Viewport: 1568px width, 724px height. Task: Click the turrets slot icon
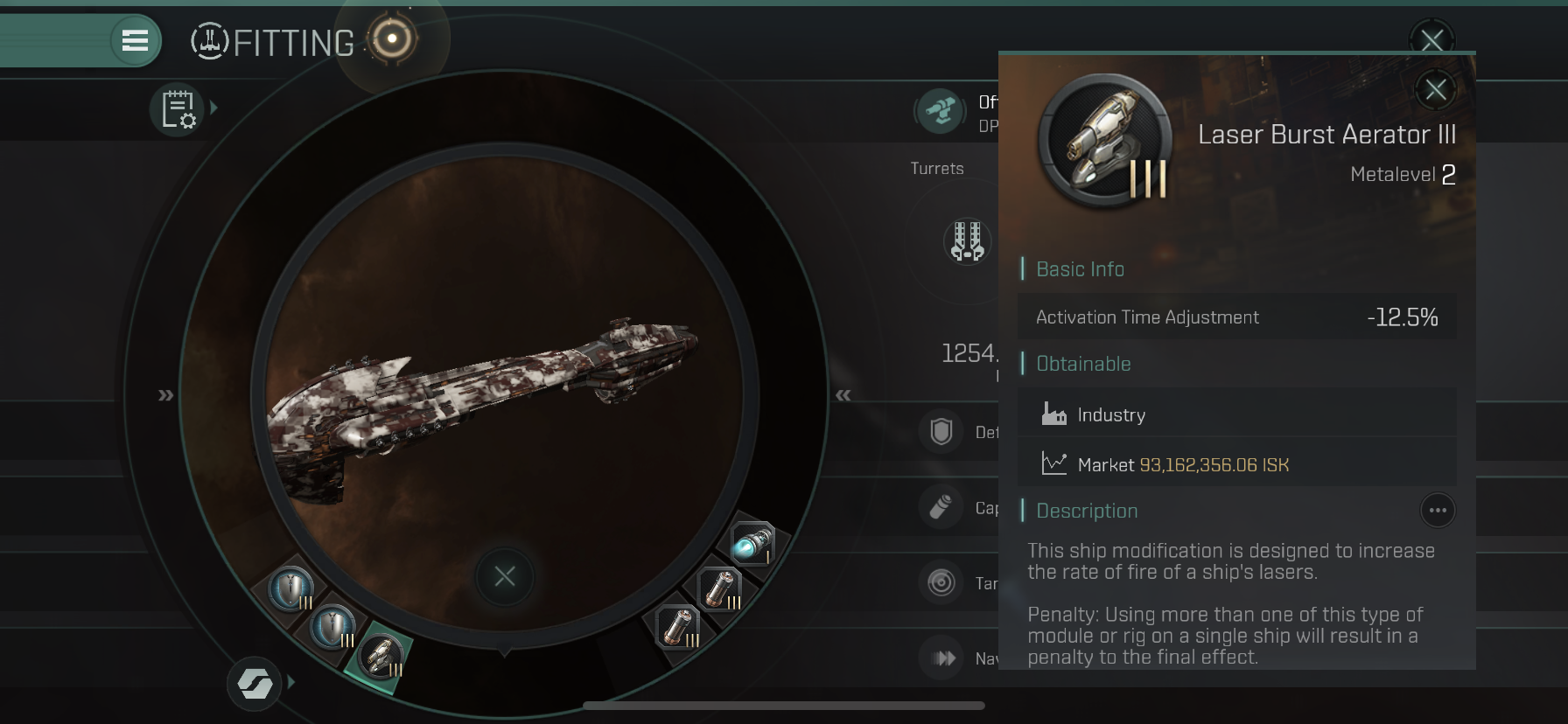[x=967, y=240]
